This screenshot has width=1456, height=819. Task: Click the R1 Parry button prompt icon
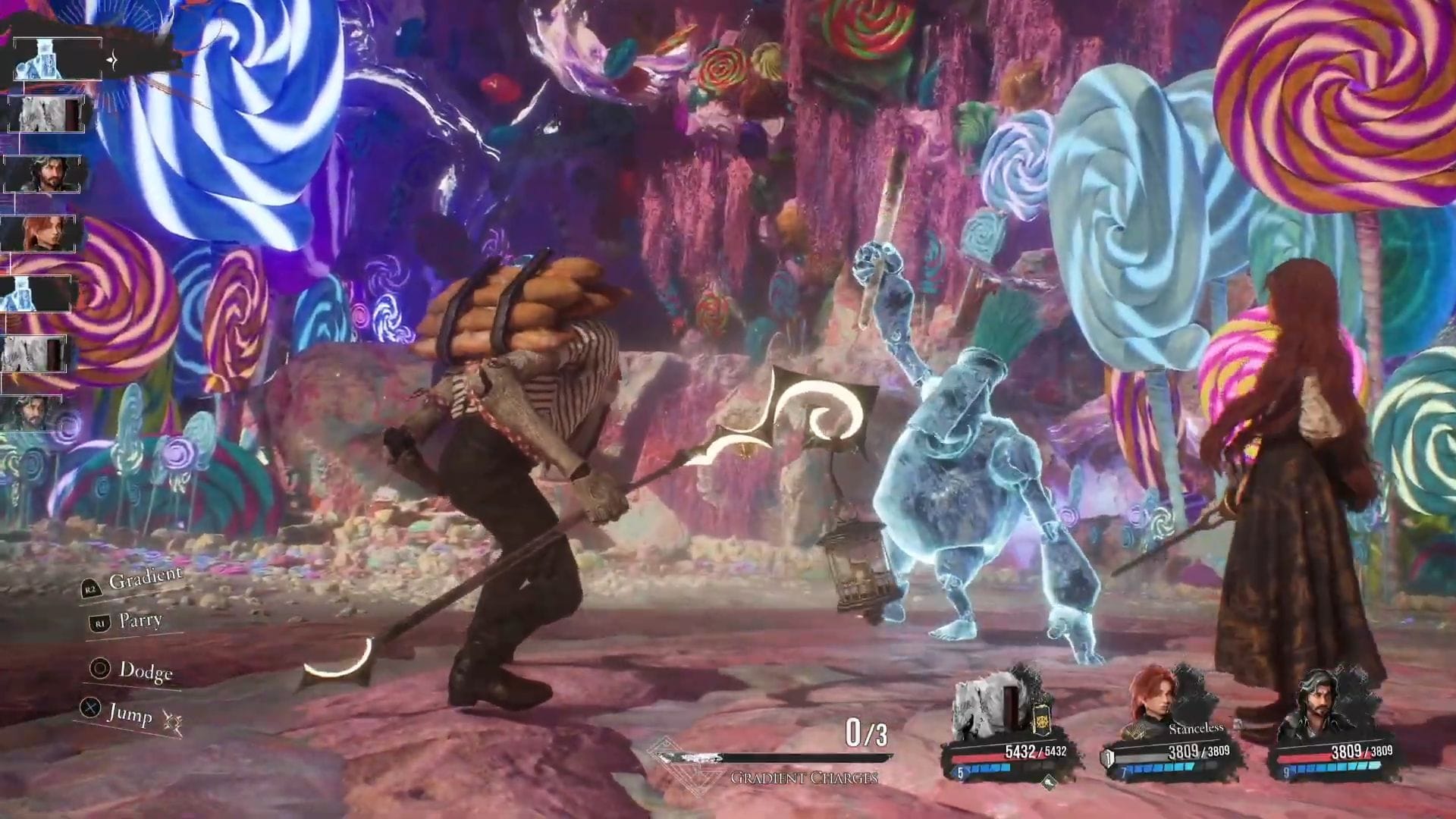click(99, 623)
